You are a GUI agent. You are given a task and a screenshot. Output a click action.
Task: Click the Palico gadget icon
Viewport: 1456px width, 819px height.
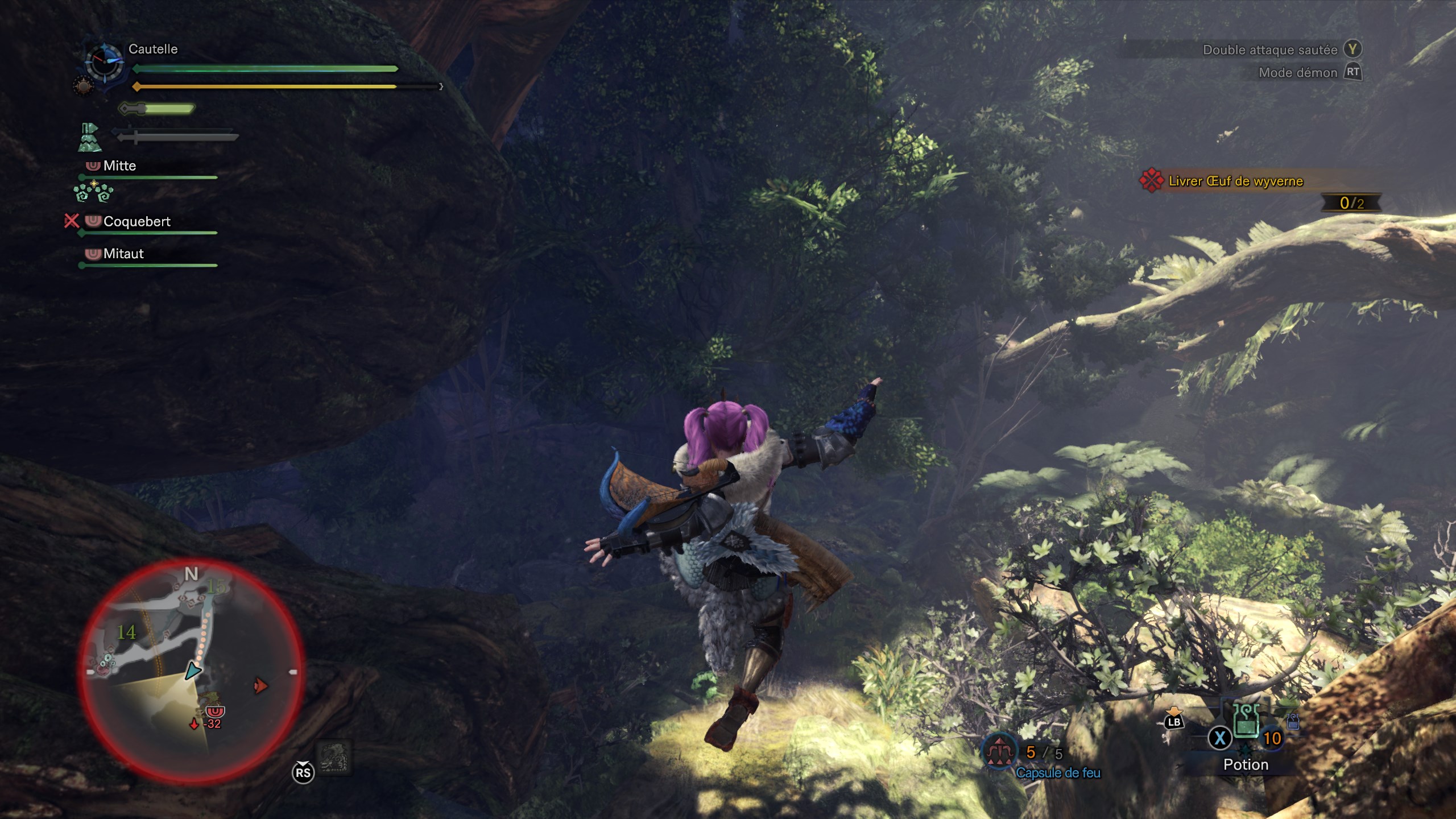89,138
